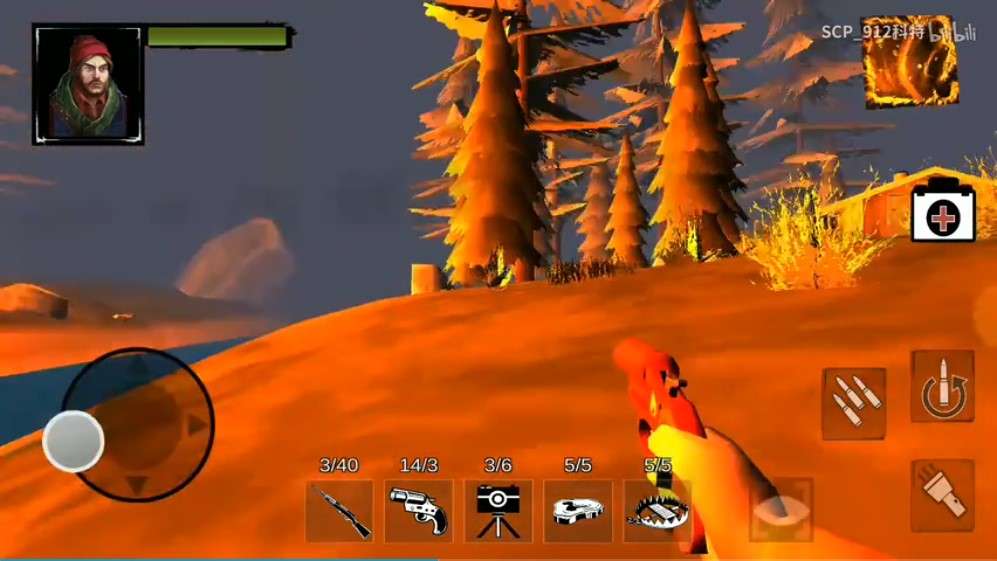Screen dimensions: 997x561
Task: Choose the tripod camera item
Action: [498, 511]
